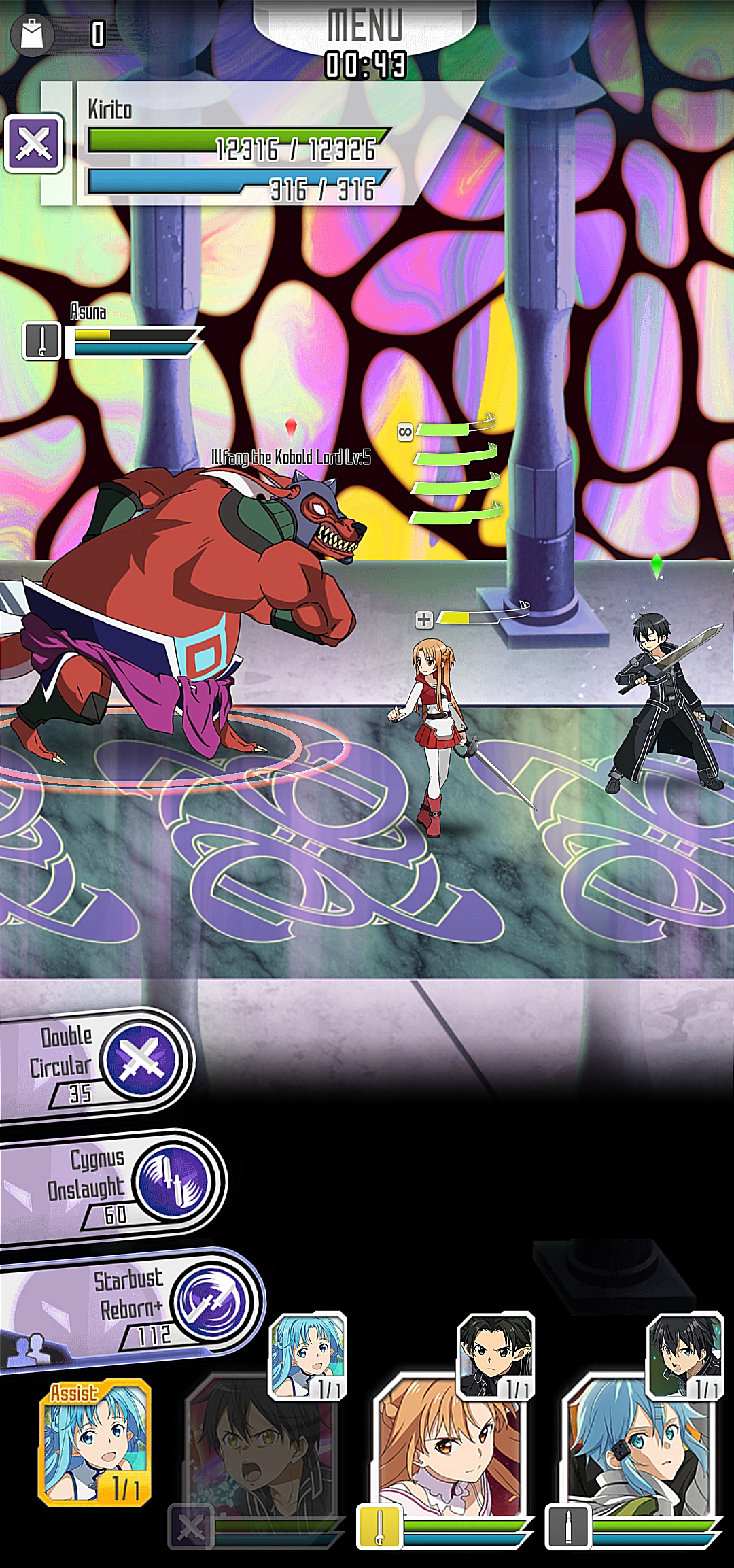Screen dimensions: 734x1568
Task: Tap the small blue-haired portrait above Kirito's card
Action: (308, 1354)
